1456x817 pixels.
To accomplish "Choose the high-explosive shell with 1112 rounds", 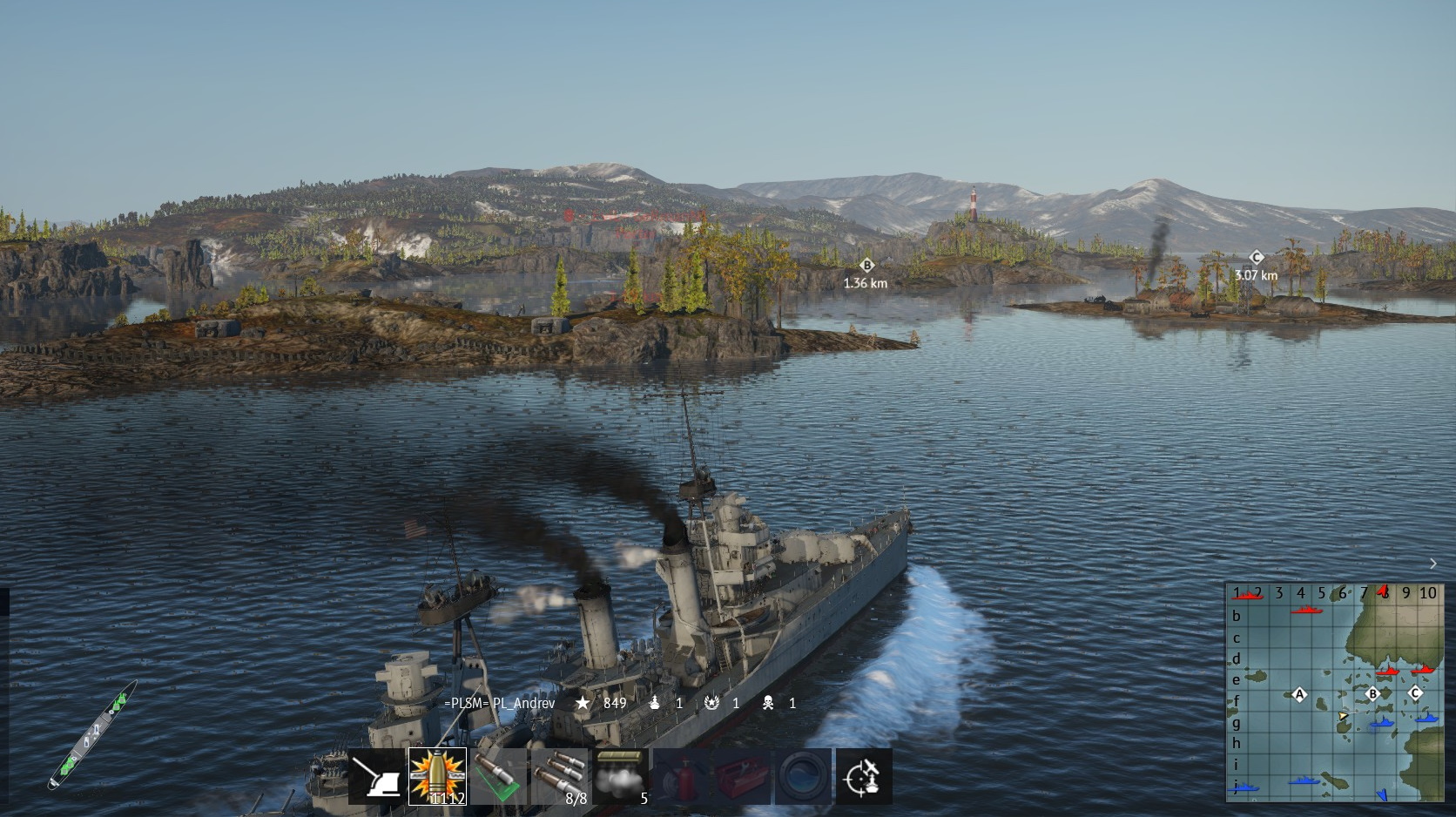I will [x=437, y=776].
